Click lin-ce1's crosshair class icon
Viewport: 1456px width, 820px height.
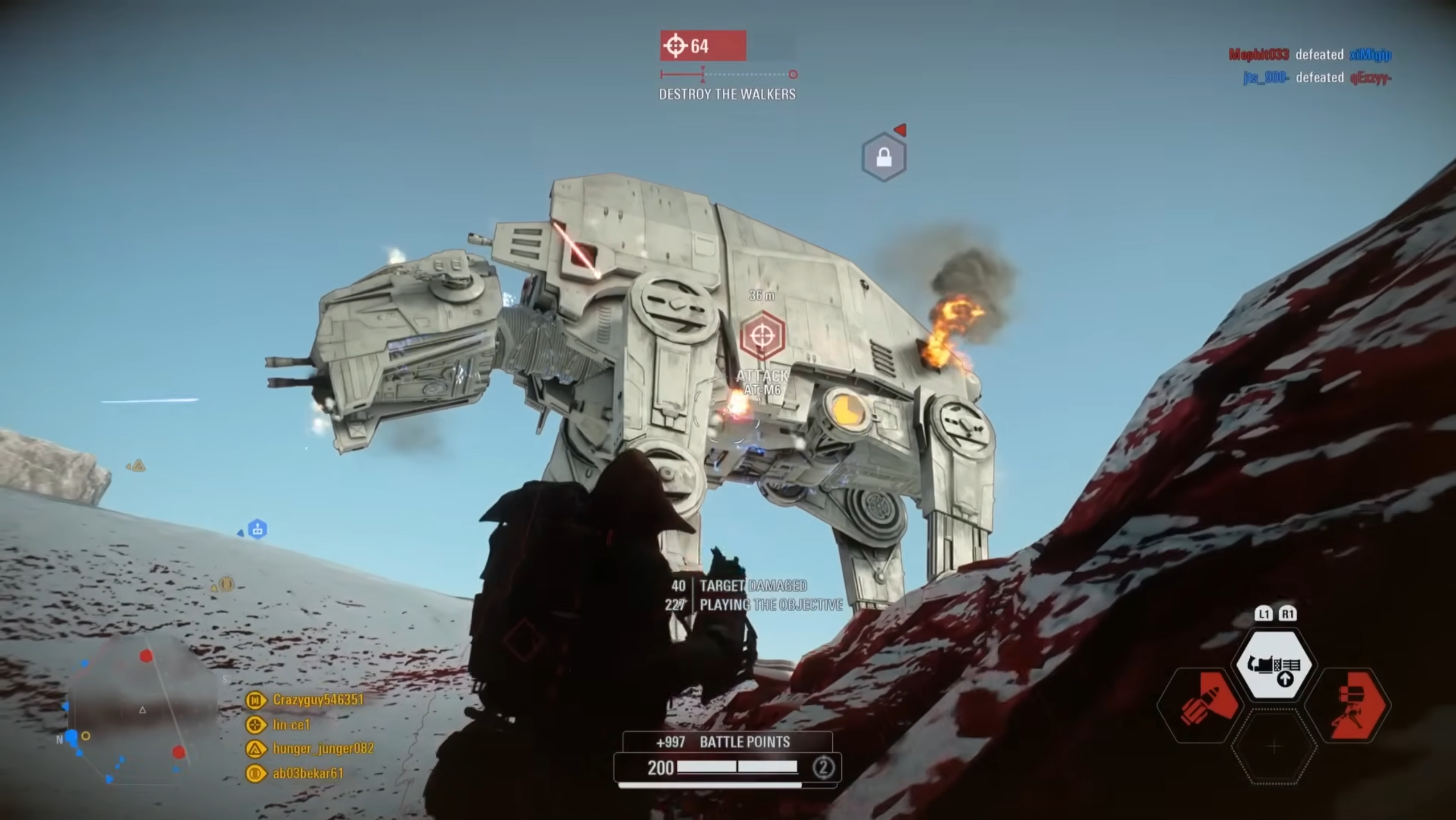tap(255, 726)
